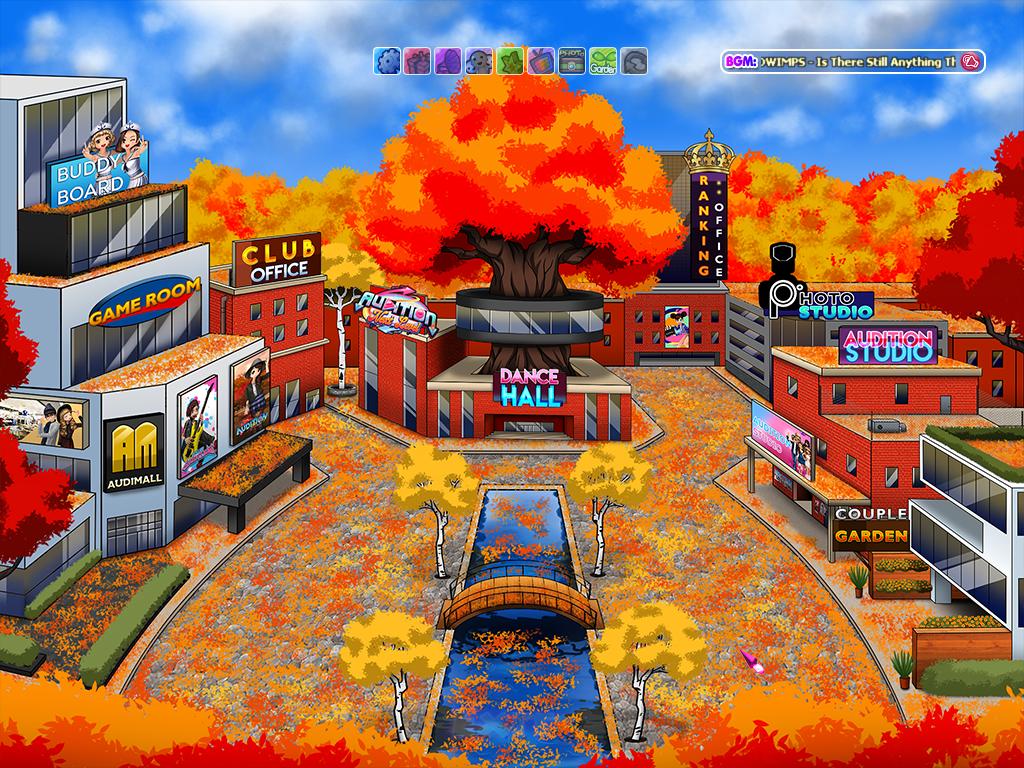Open the purple megaphone icon
Image resolution: width=1024 pixels, height=768 pixels.
coord(448,61)
